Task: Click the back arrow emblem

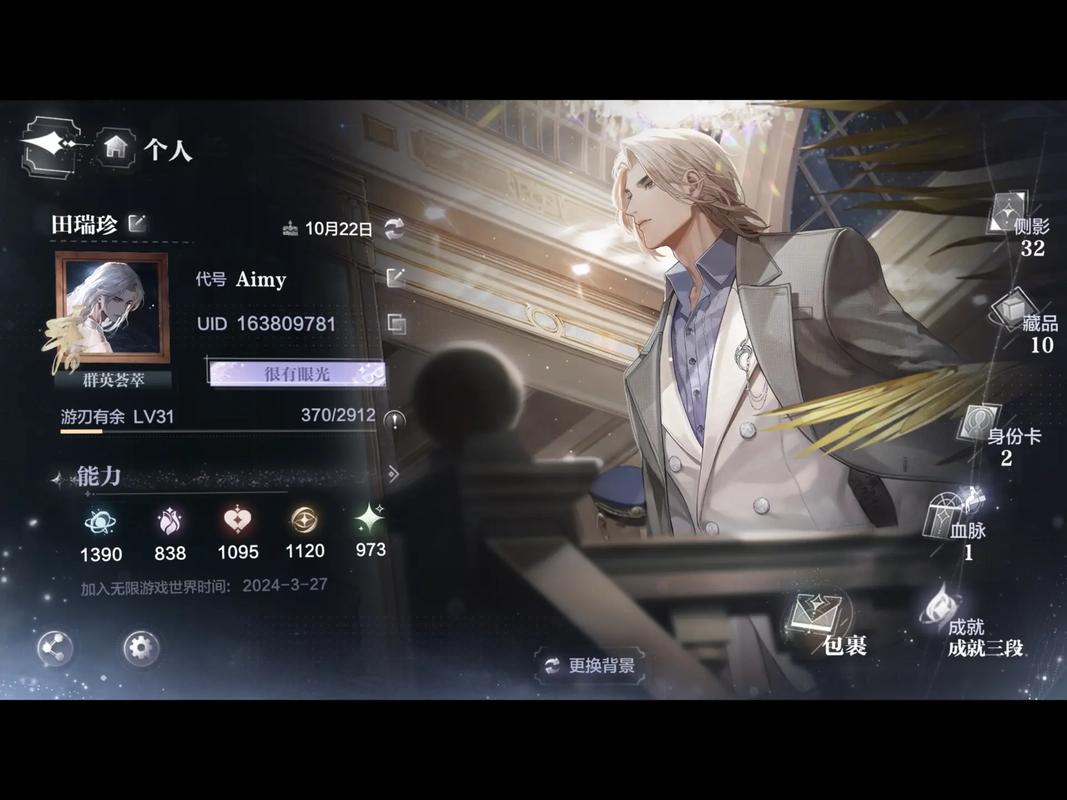Action: (x=50, y=146)
